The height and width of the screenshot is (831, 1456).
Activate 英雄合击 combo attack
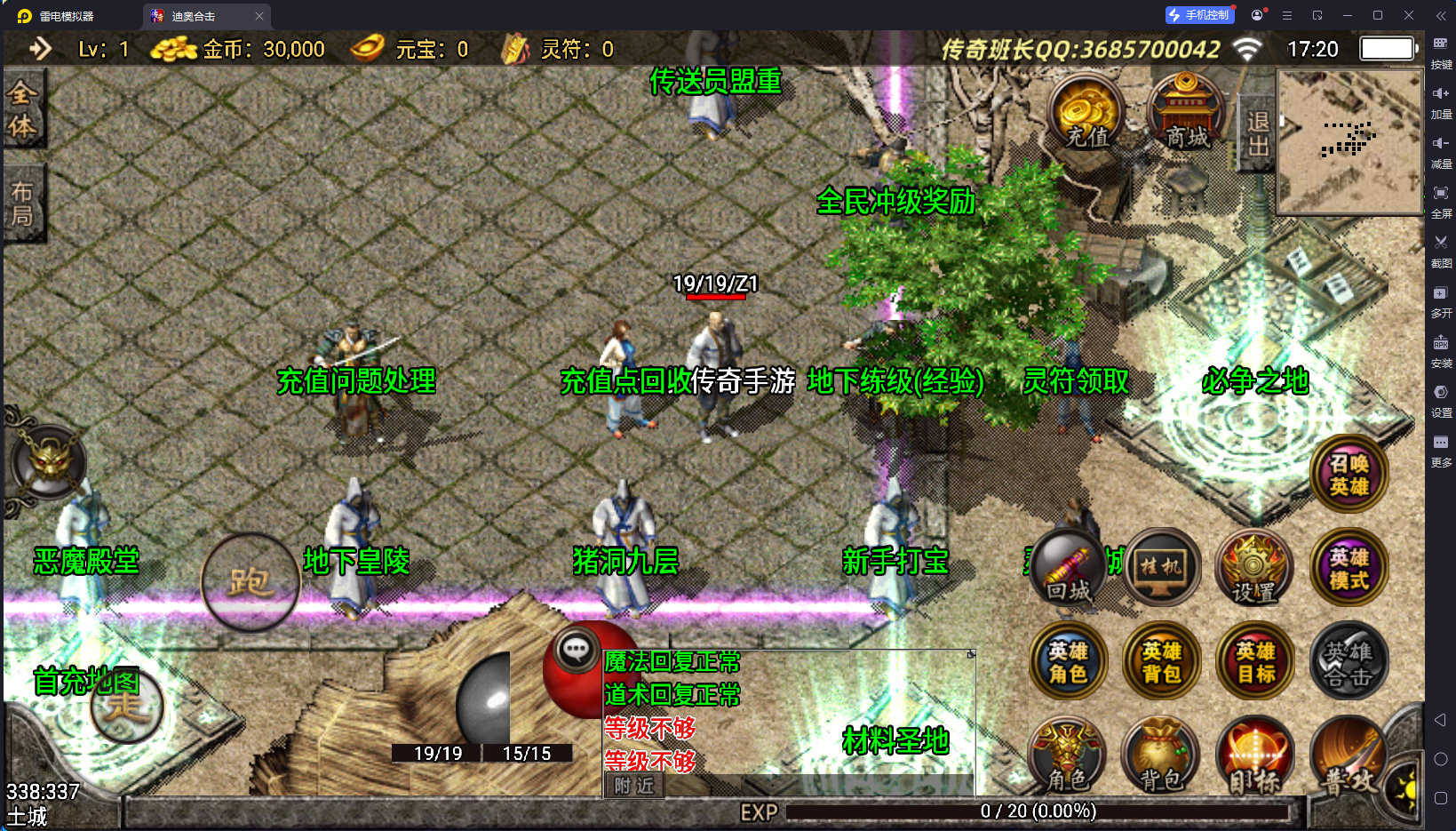pos(1349,662)
